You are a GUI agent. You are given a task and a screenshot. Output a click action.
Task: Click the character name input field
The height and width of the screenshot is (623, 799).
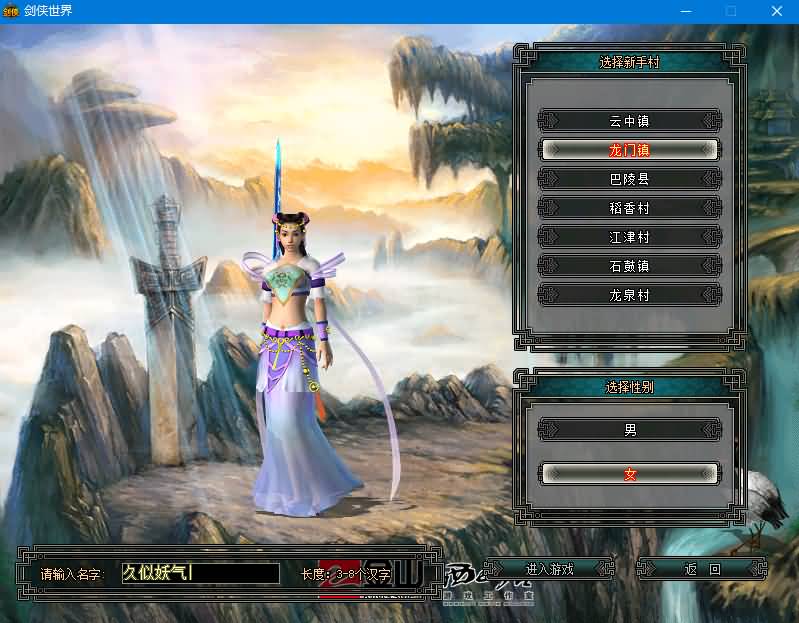click(200, 573)
